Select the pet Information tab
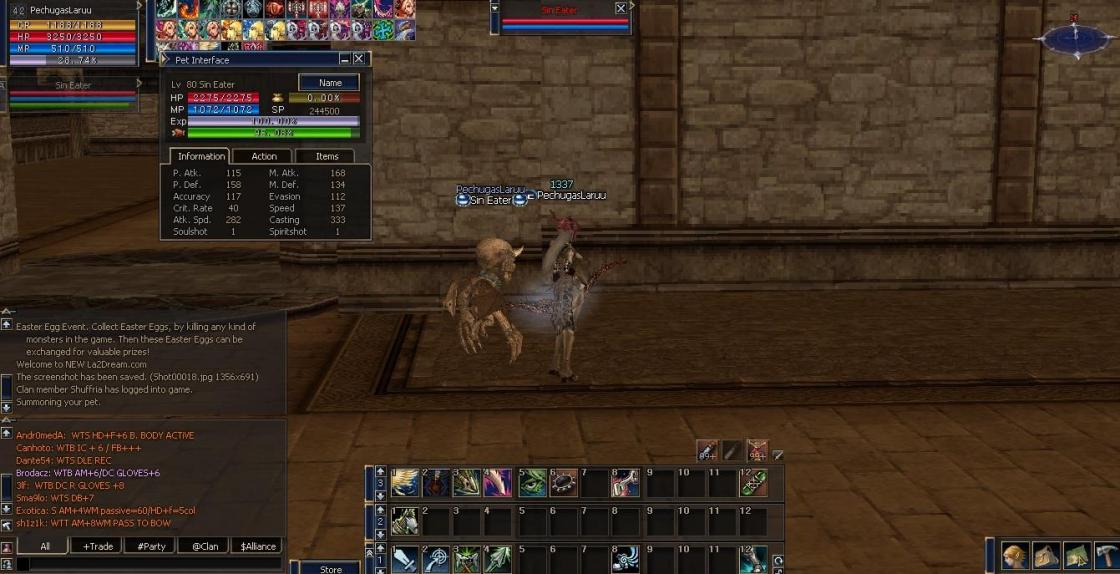This screenshot has width=1120, height=574. pyautogui.click(x=201, y=156)
